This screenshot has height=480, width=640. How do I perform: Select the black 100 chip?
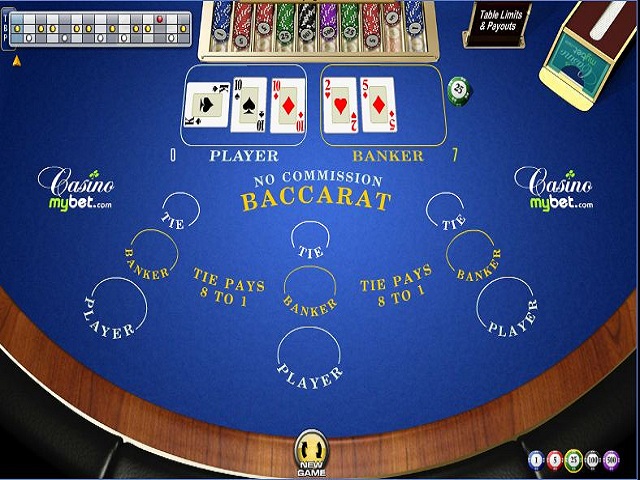(x=592, y=460)
